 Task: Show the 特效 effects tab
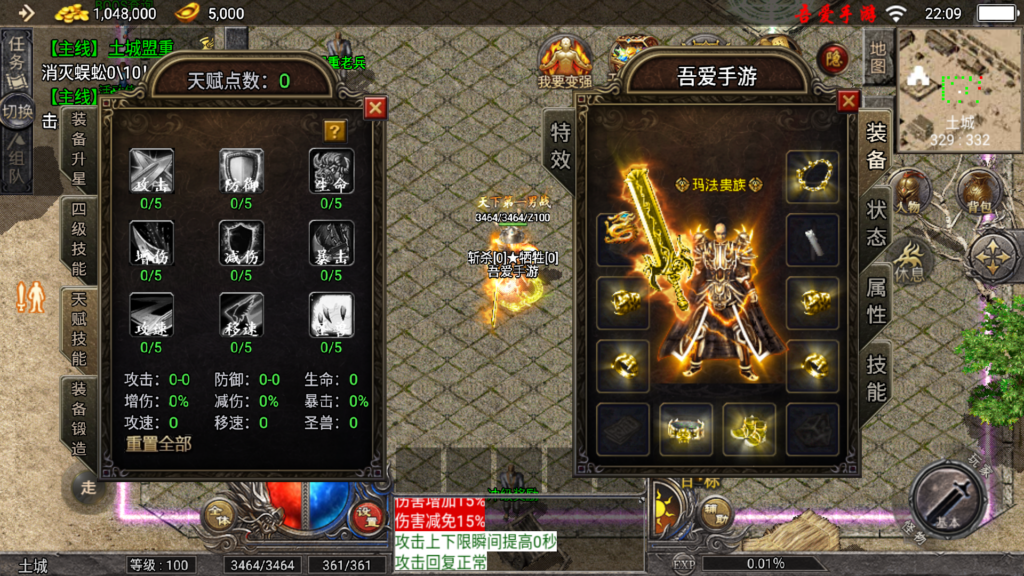pos(561,146)
